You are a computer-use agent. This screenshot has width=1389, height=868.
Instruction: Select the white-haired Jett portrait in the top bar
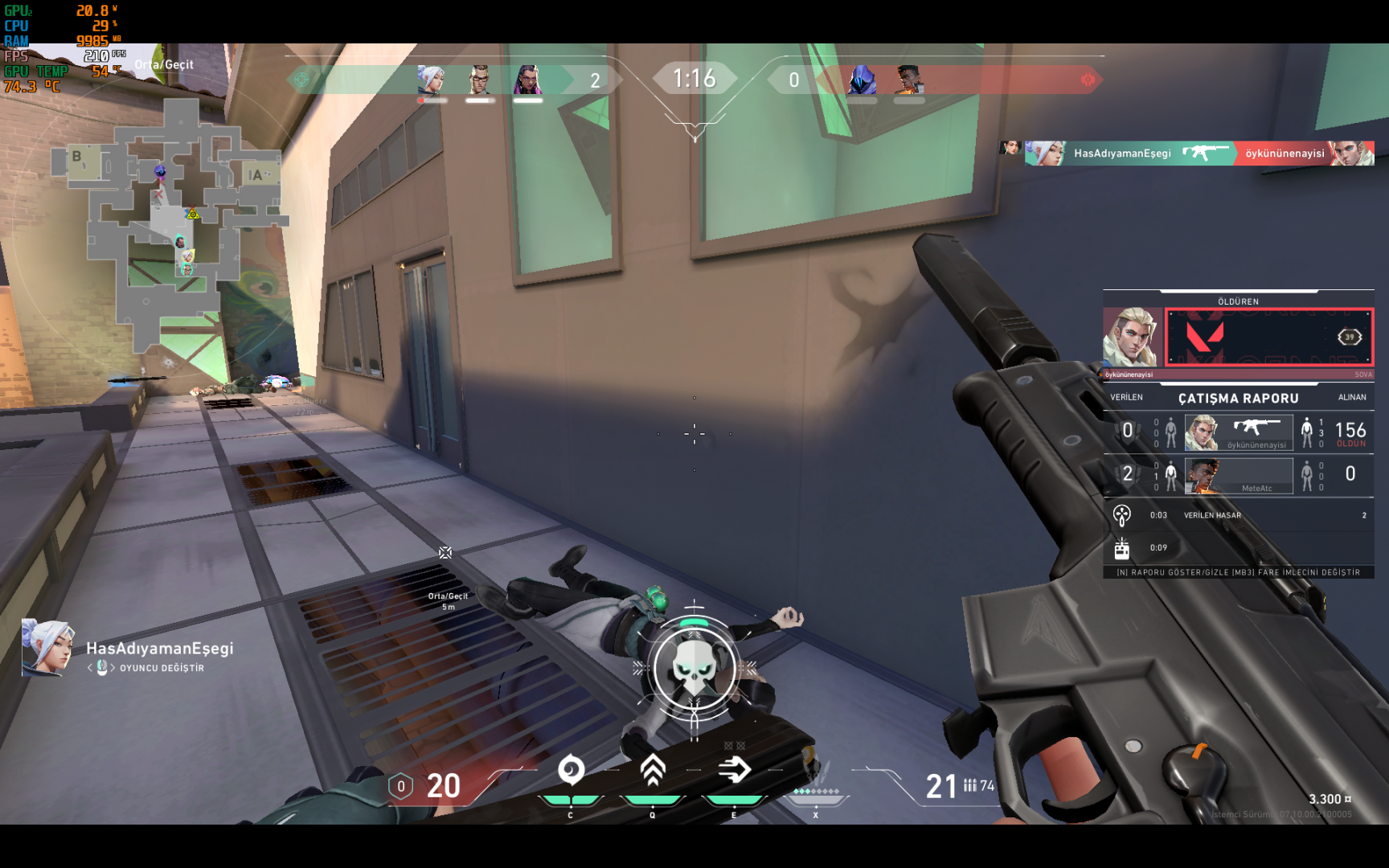coord(432,80)
